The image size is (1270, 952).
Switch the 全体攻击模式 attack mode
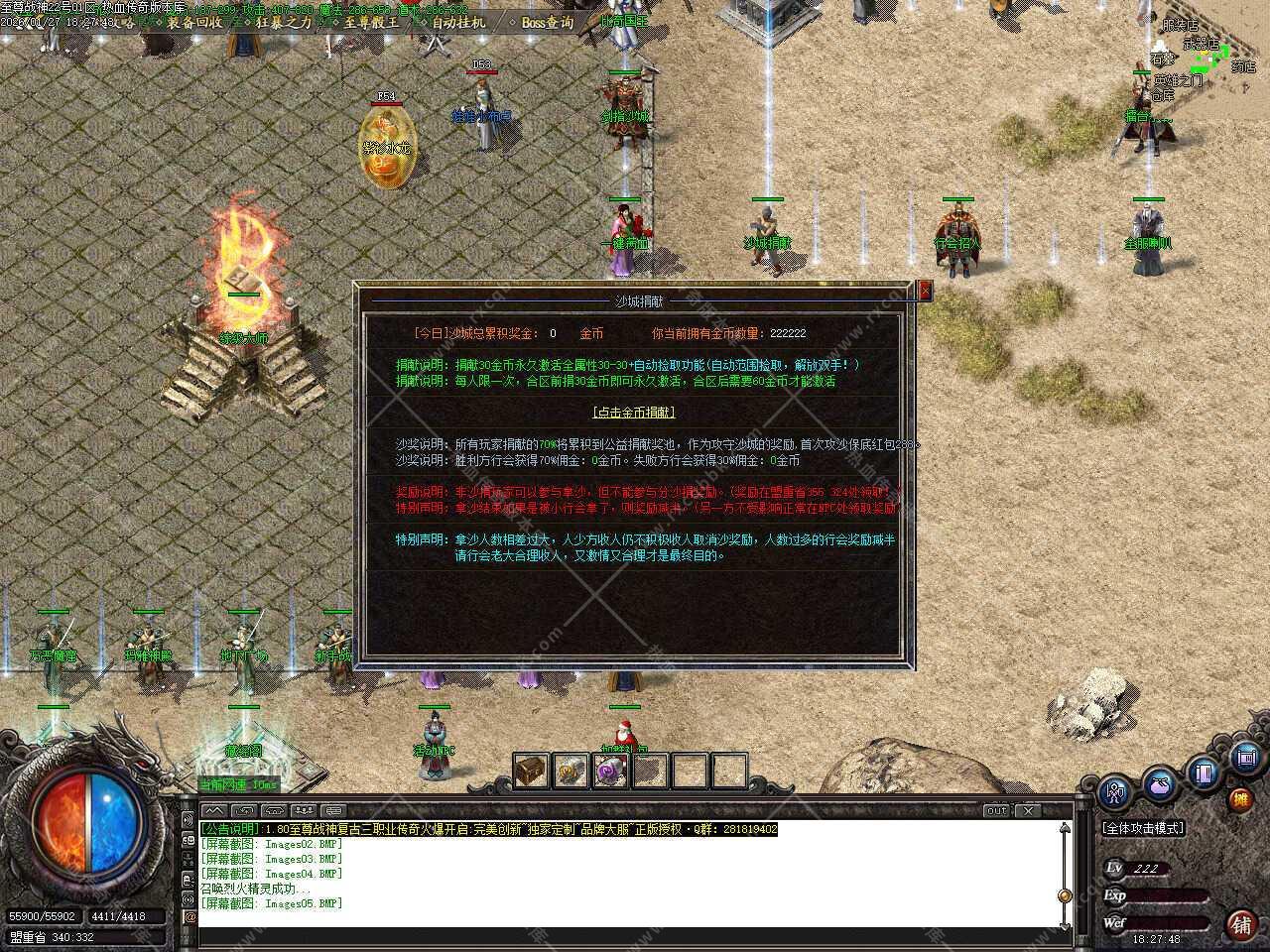click(1144, 828)
